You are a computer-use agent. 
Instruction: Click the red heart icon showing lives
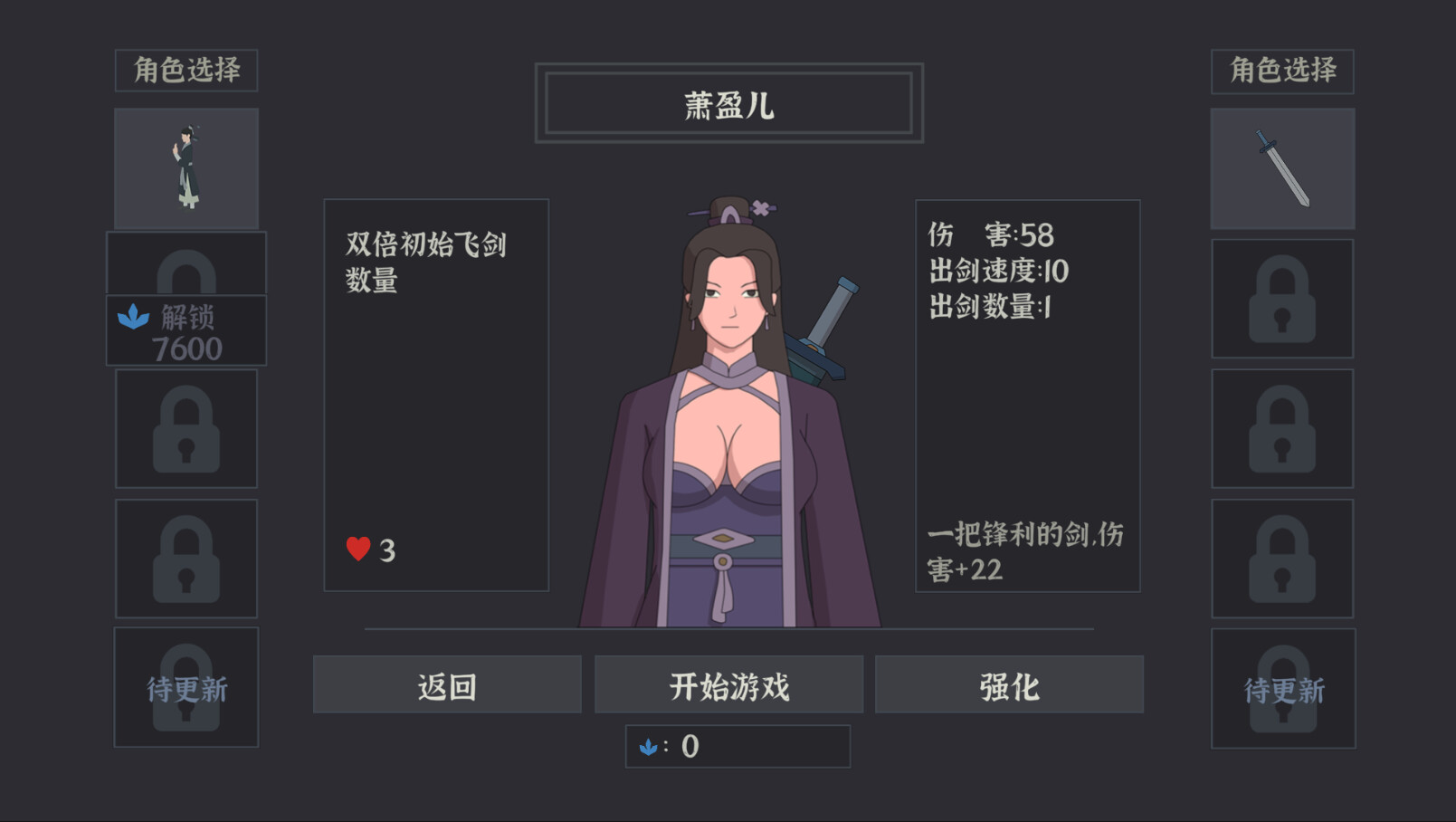357,548
